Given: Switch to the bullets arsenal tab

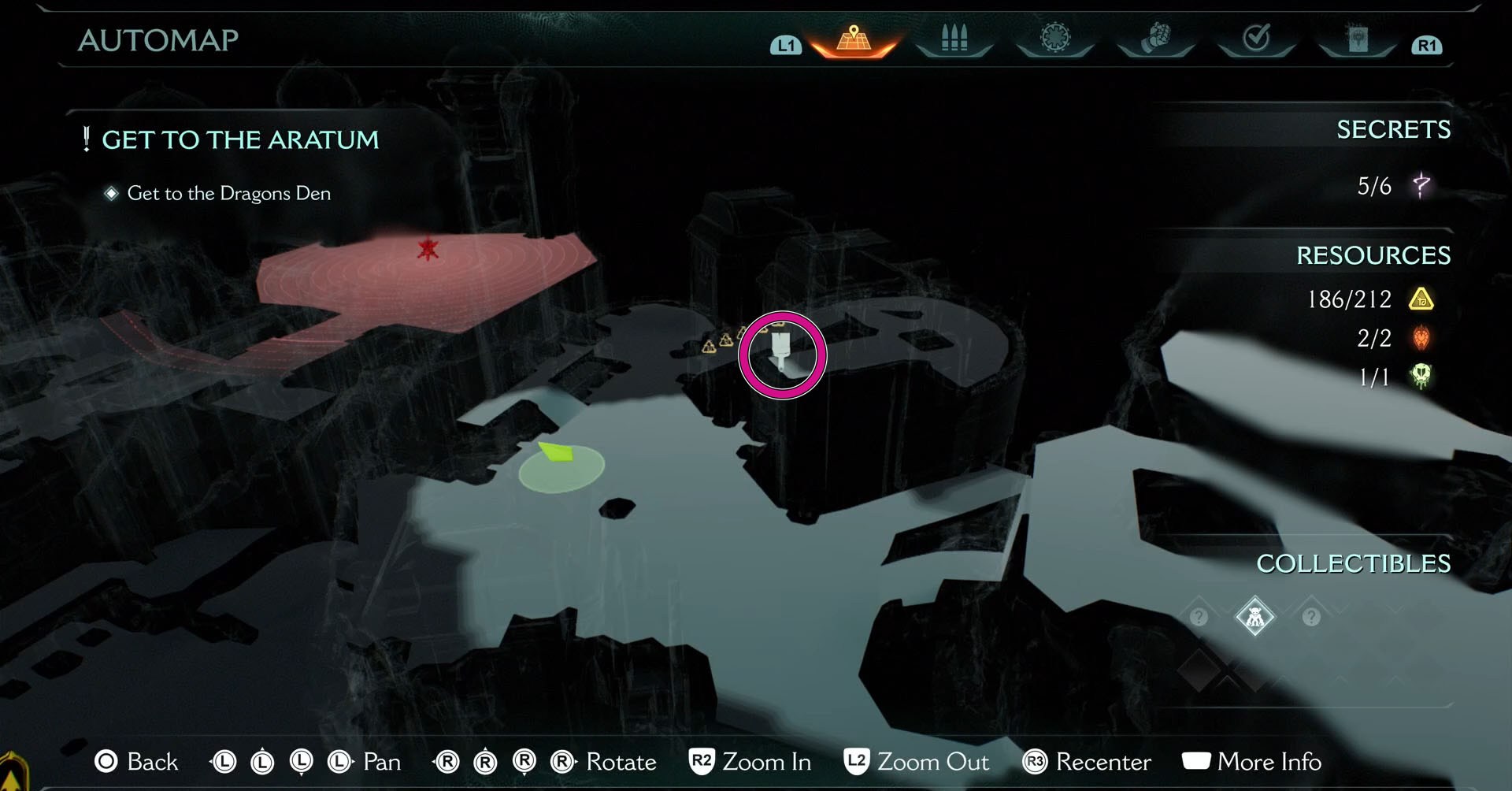Looking at the screenshot, I should (x=954, y=39).
